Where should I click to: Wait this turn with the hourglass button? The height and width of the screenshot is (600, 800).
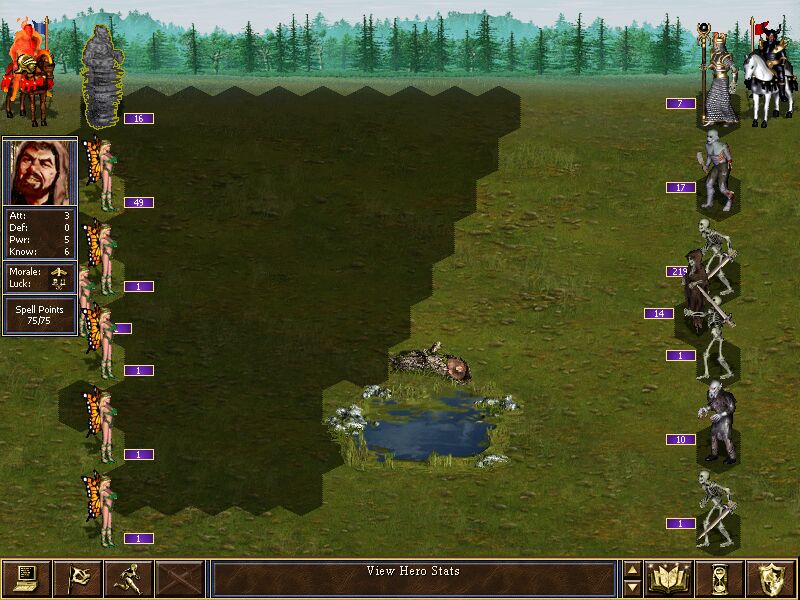coord(721,579)
